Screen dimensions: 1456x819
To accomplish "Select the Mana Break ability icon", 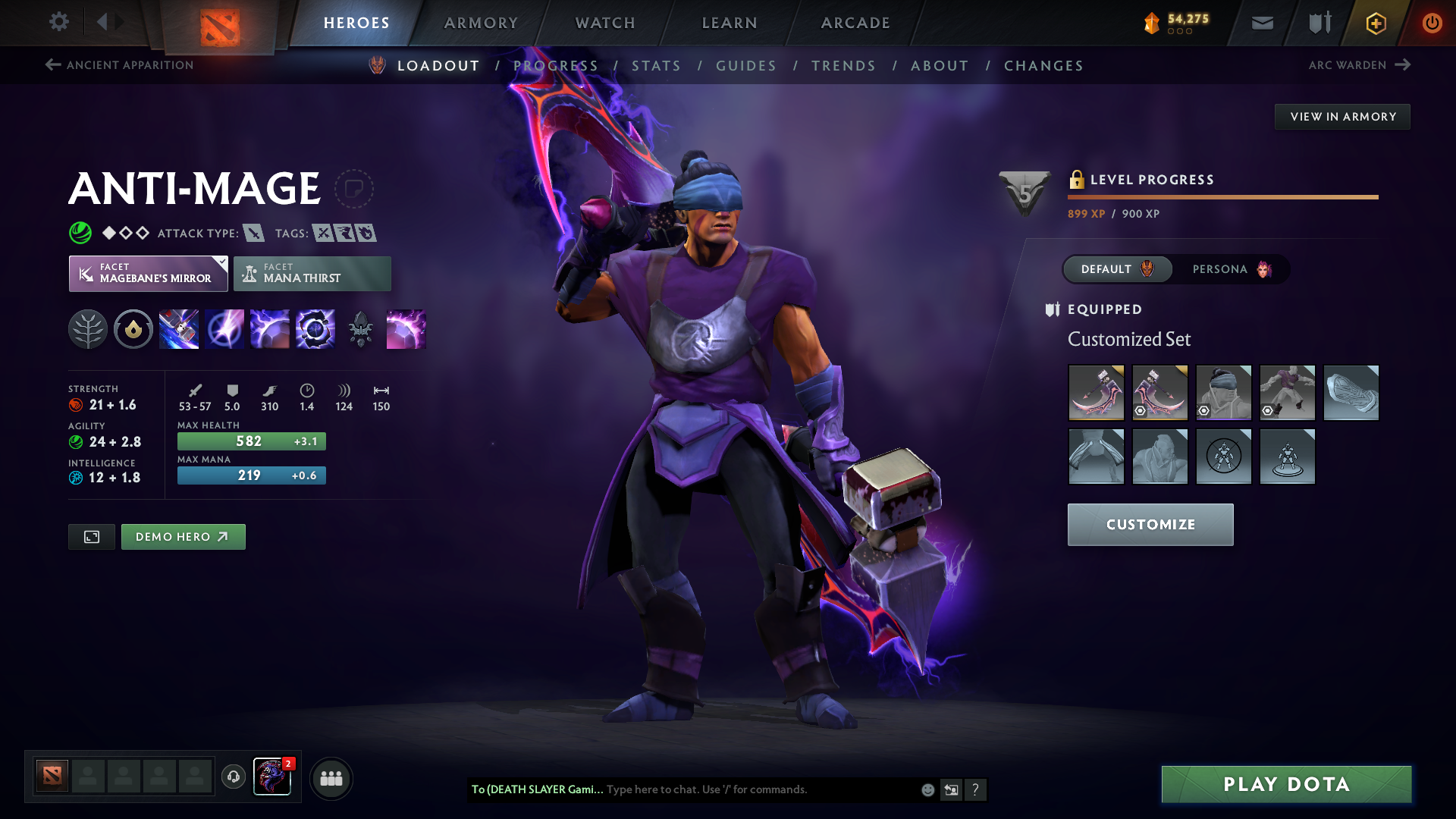I will pos(179,329).
